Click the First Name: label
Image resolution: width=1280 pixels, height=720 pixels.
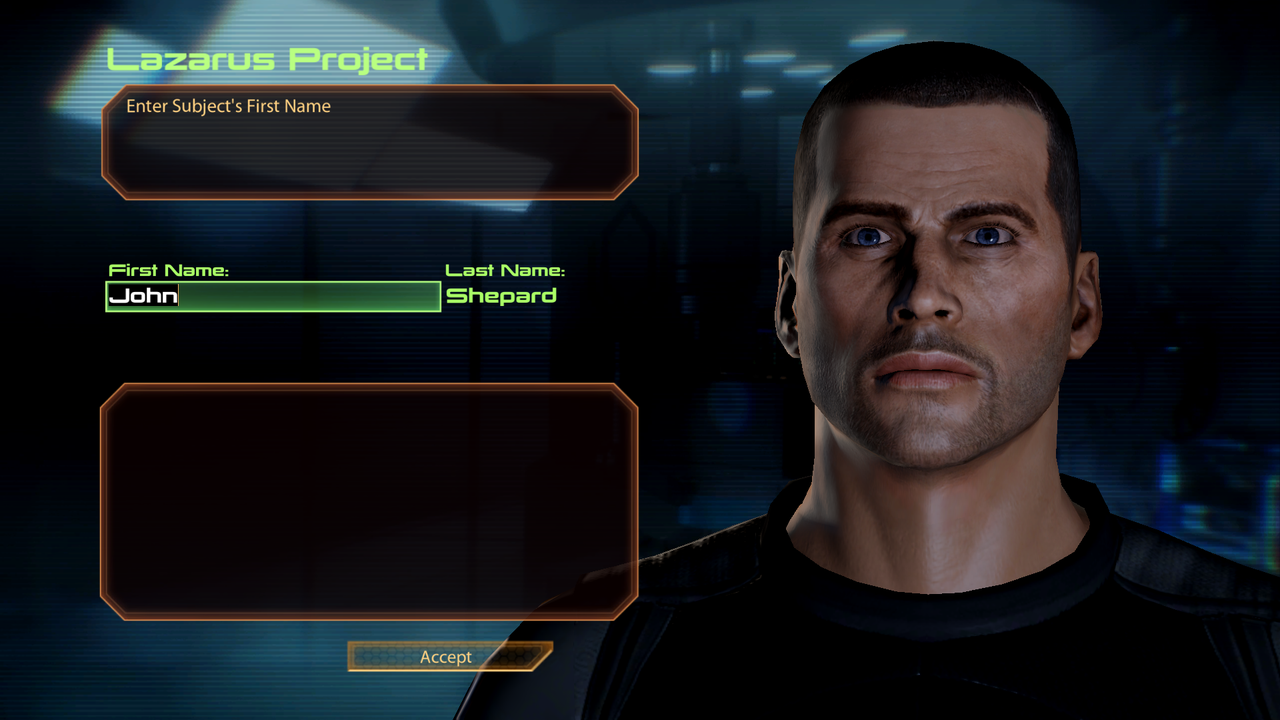coord(168,269)
